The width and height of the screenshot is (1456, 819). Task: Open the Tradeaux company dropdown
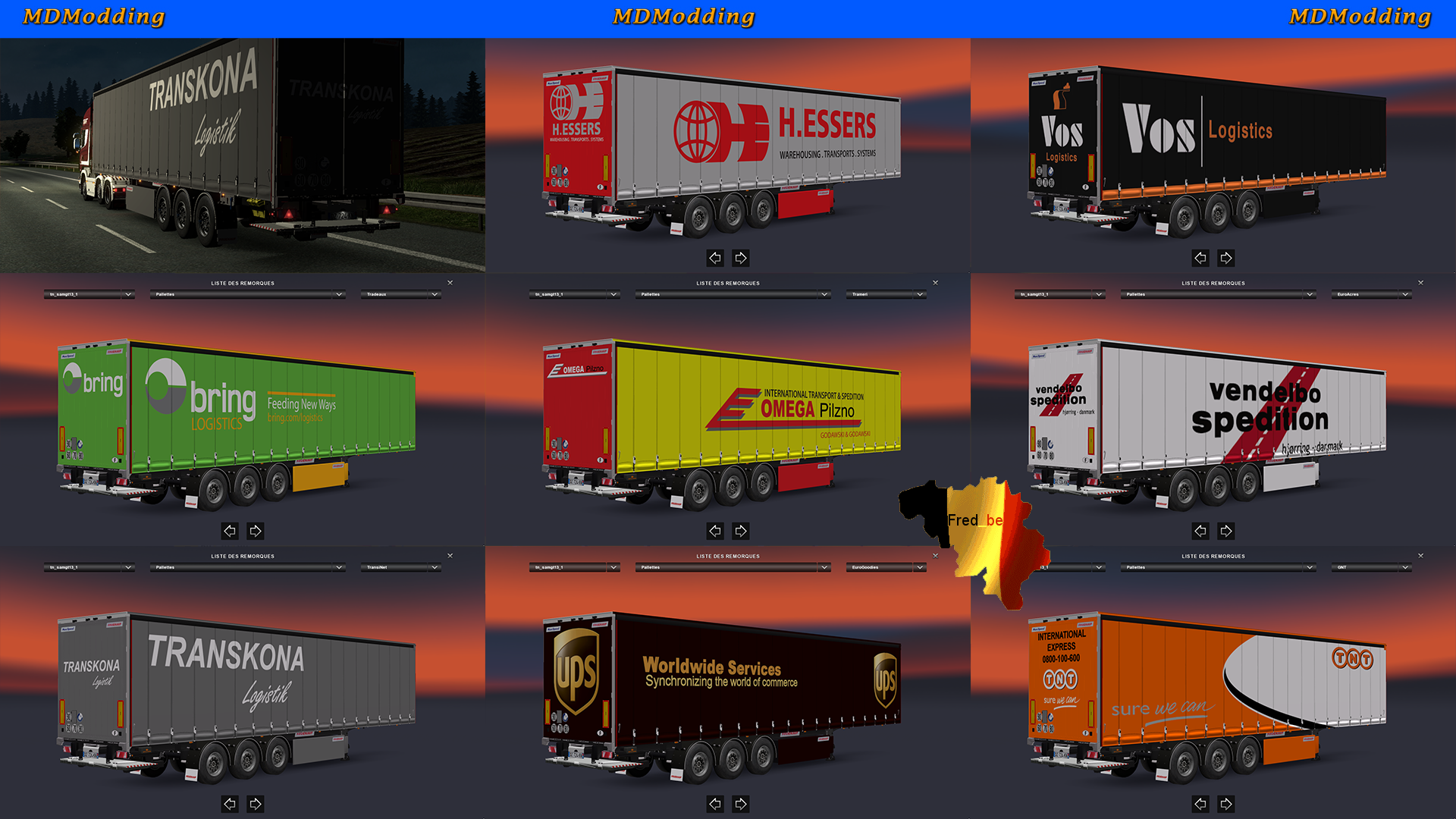coord(400,294)
